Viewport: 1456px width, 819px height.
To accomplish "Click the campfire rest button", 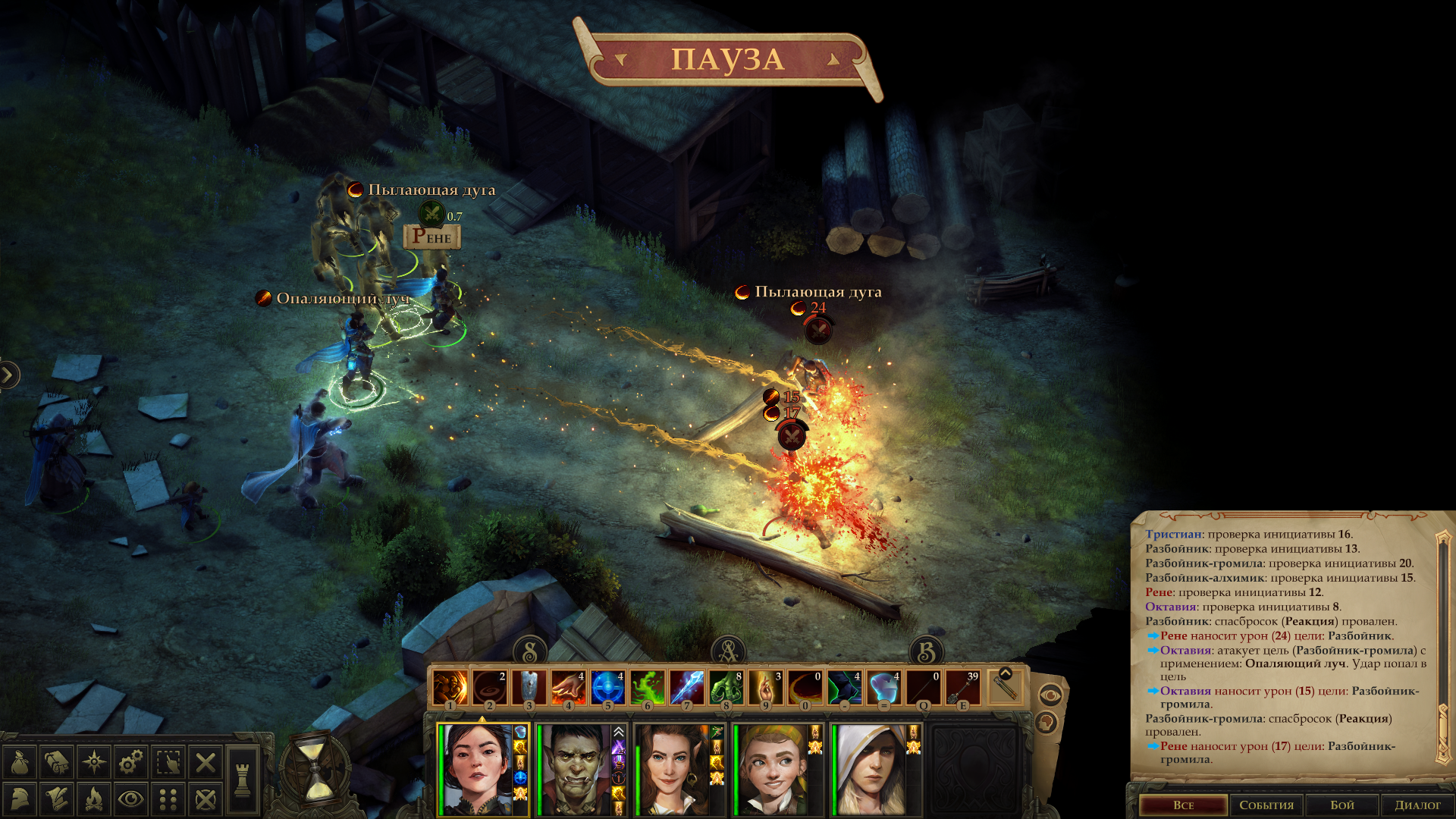I will 94,799.
